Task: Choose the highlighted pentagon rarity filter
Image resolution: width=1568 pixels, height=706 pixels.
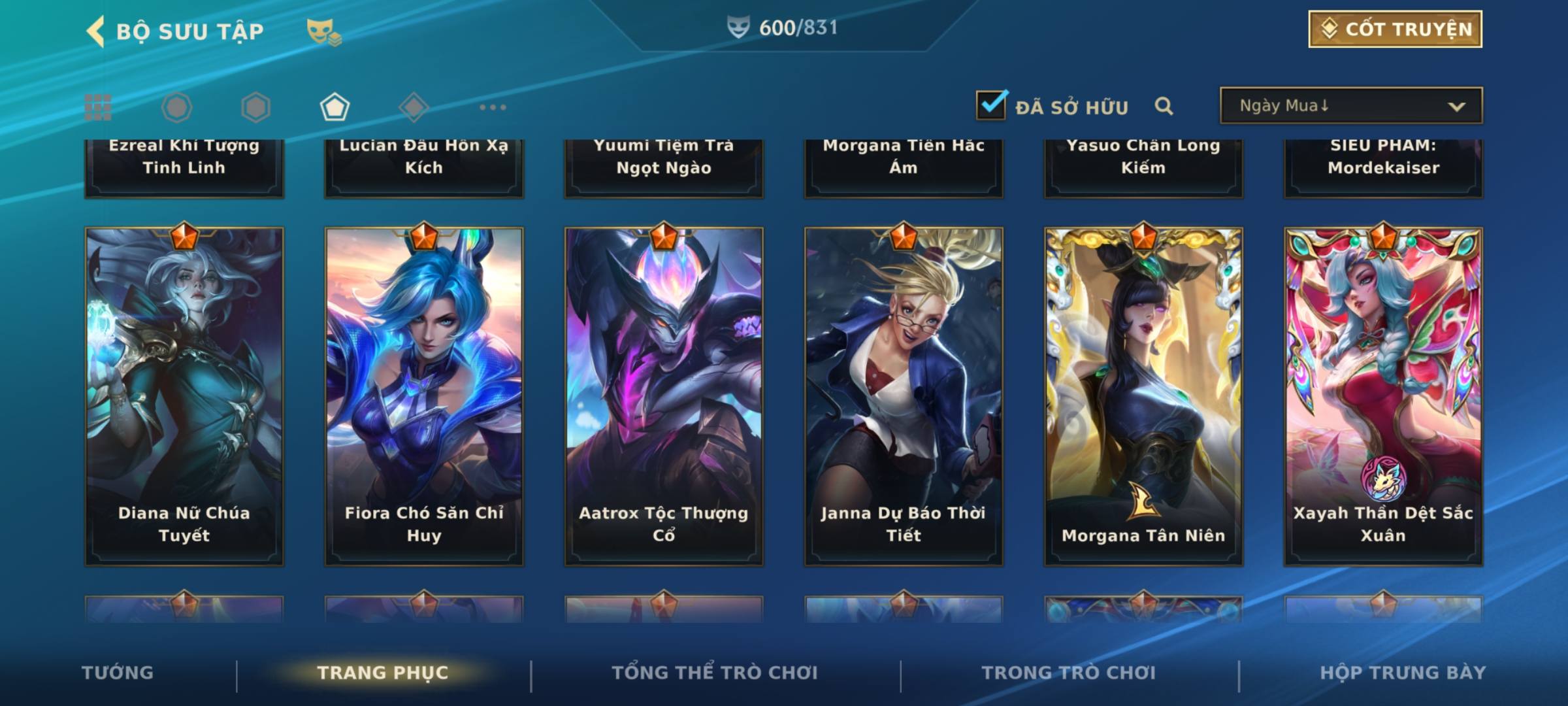Action: pyautogui.click(x=335, y=107)
